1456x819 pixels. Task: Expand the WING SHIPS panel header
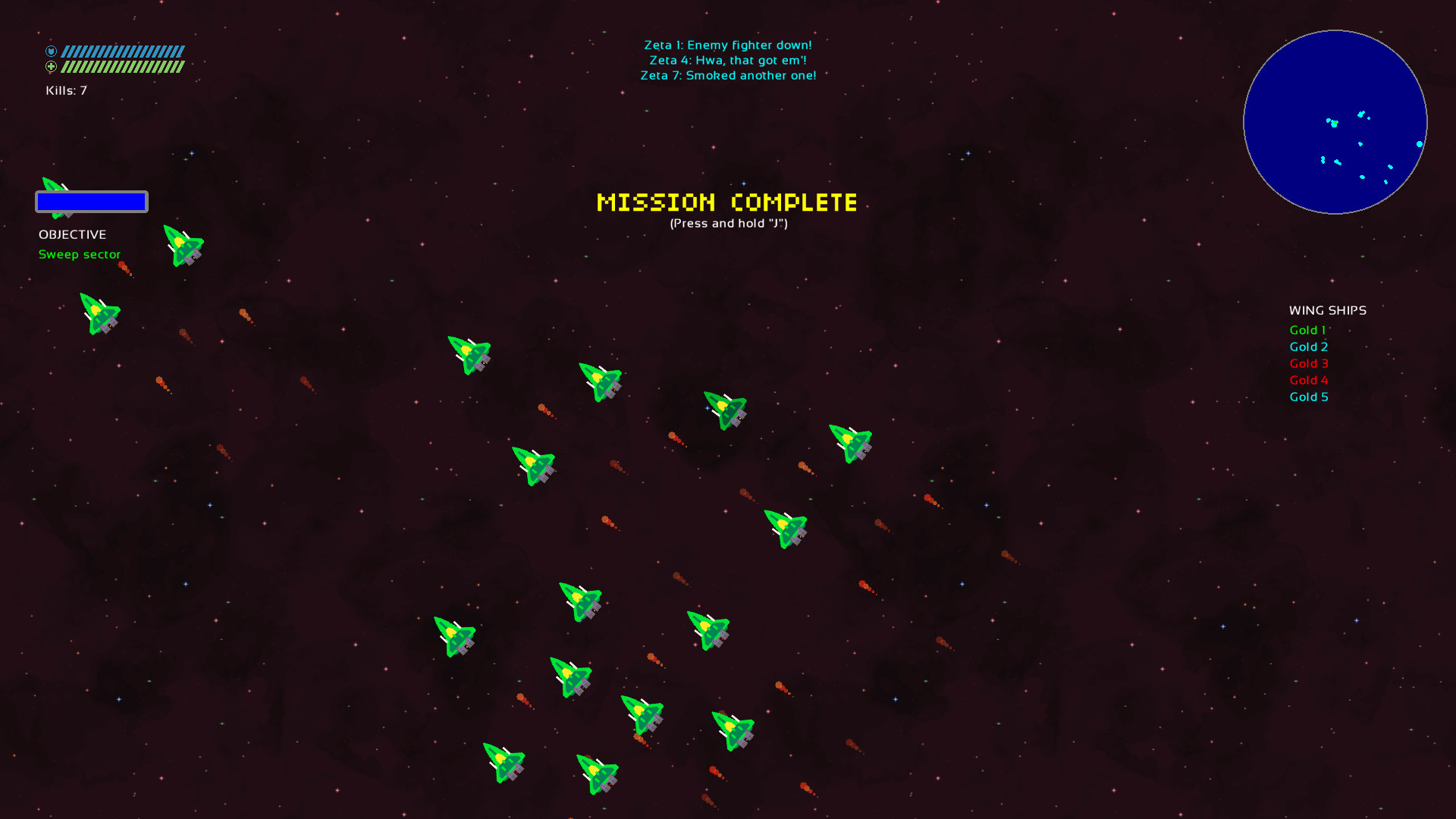1327,310
